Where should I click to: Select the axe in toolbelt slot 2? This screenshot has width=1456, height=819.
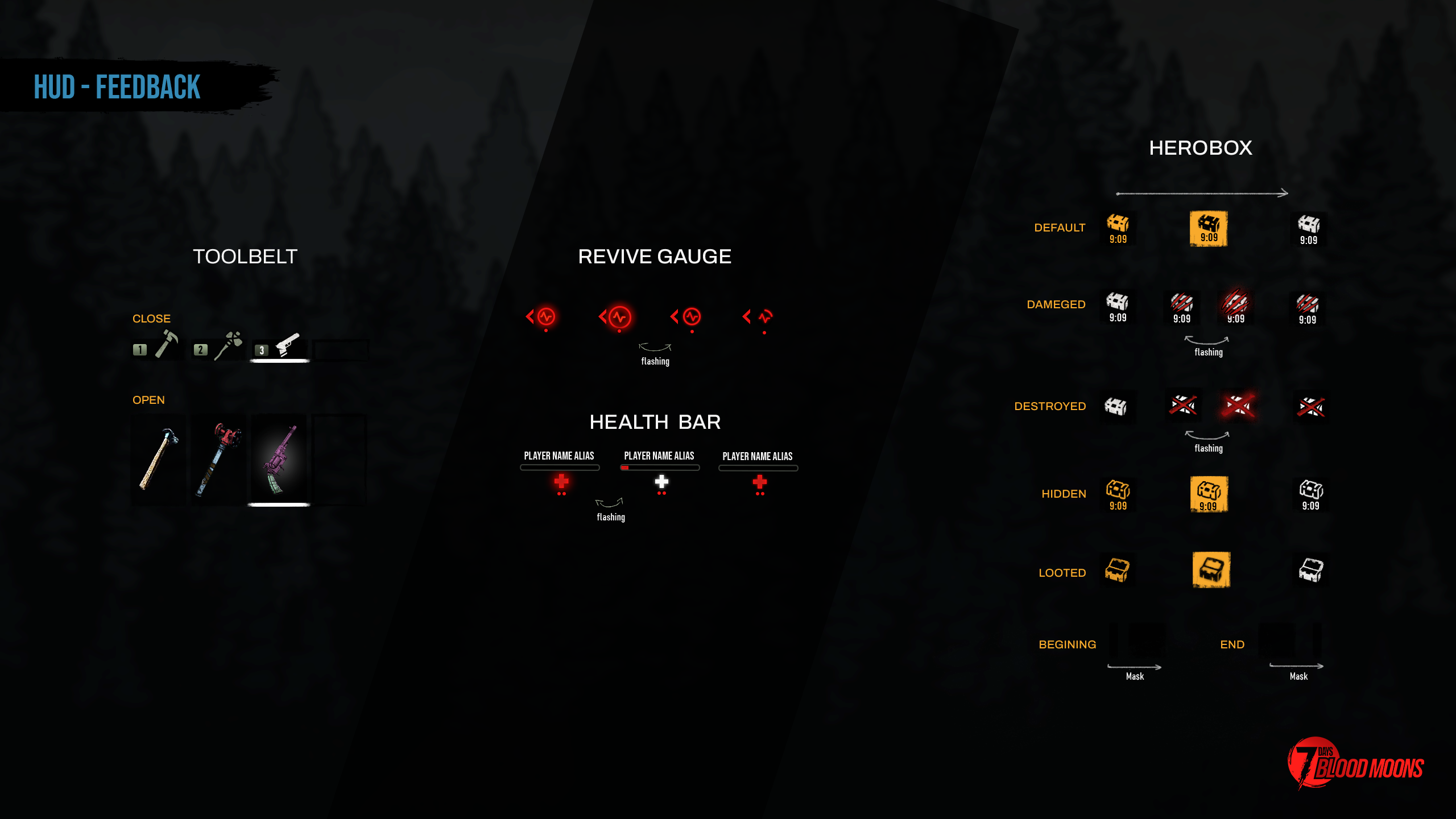pyautogui.click(x=229, y=345)
